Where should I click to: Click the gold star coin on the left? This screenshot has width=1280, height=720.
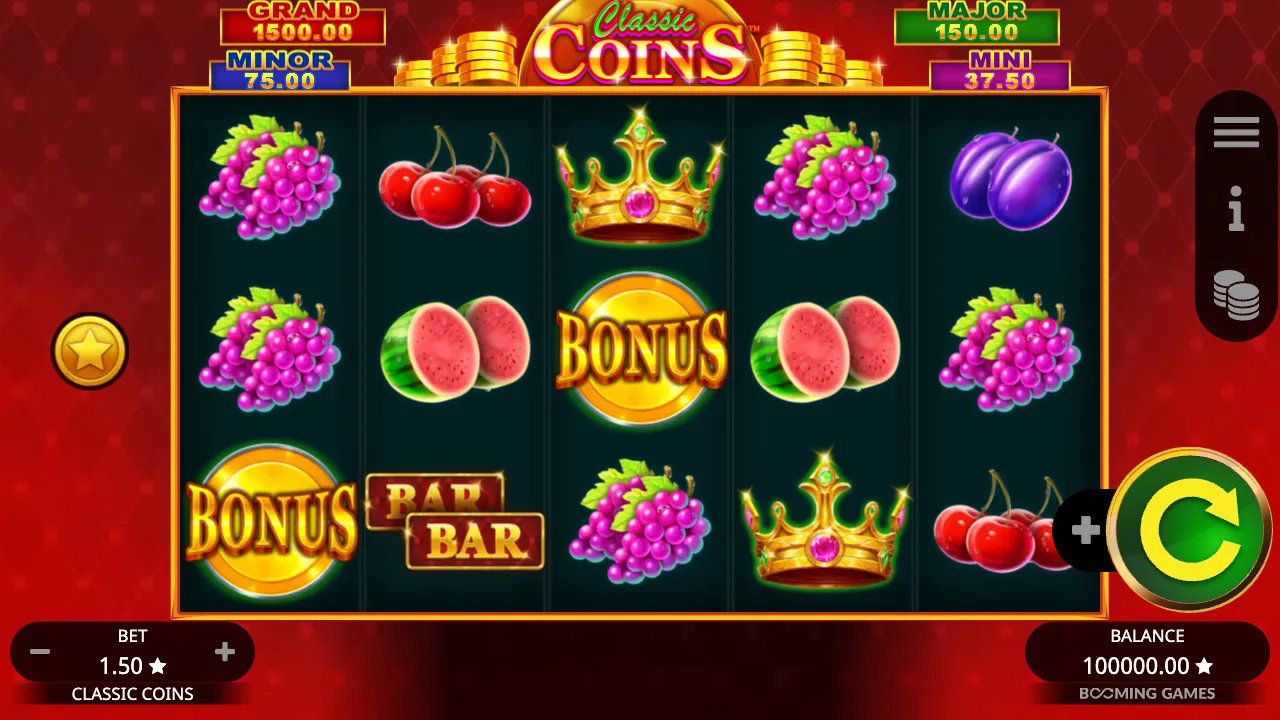(89, 351)
